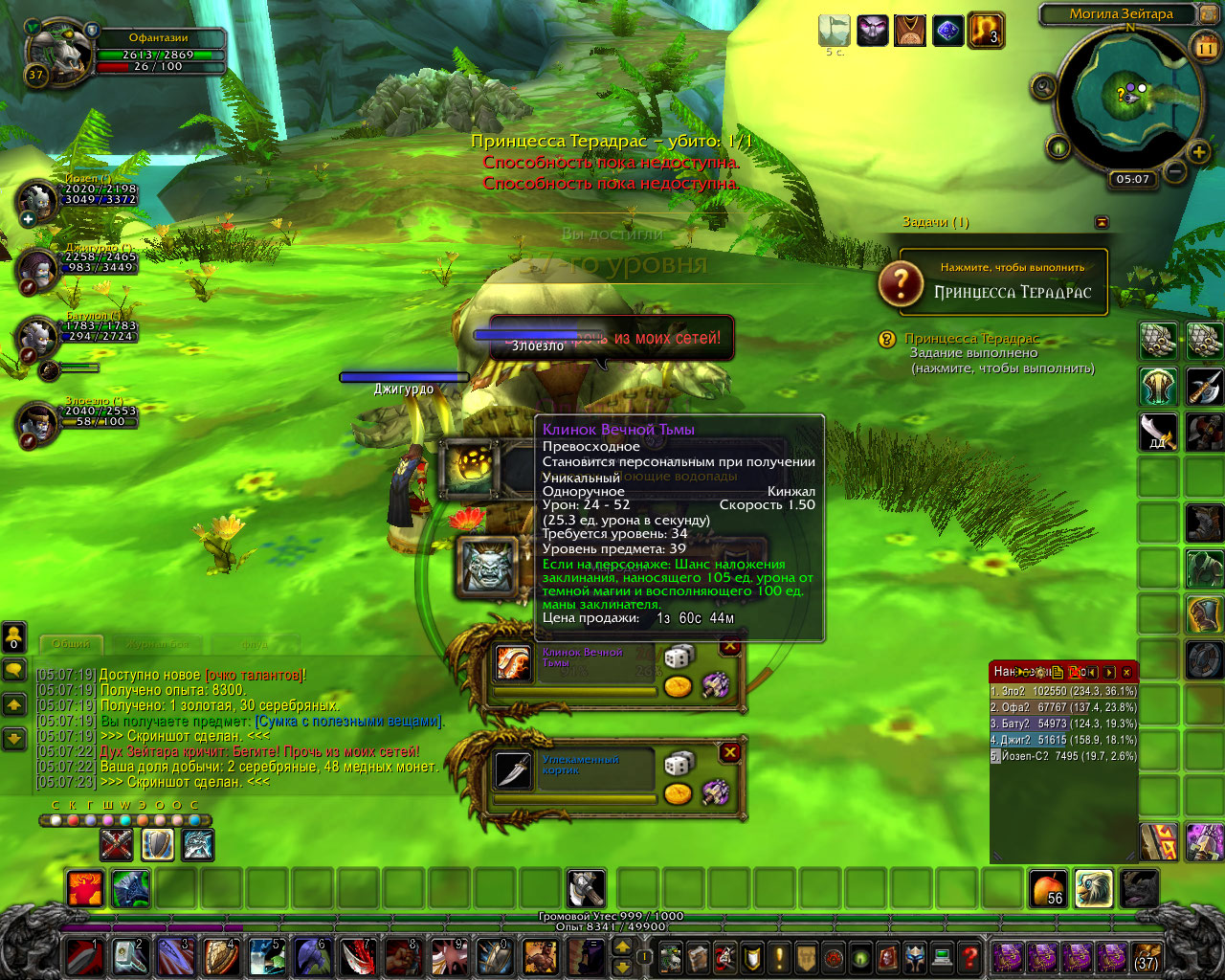
Task: Open the yellow exclamation quest log button
Action: (779, 956)
